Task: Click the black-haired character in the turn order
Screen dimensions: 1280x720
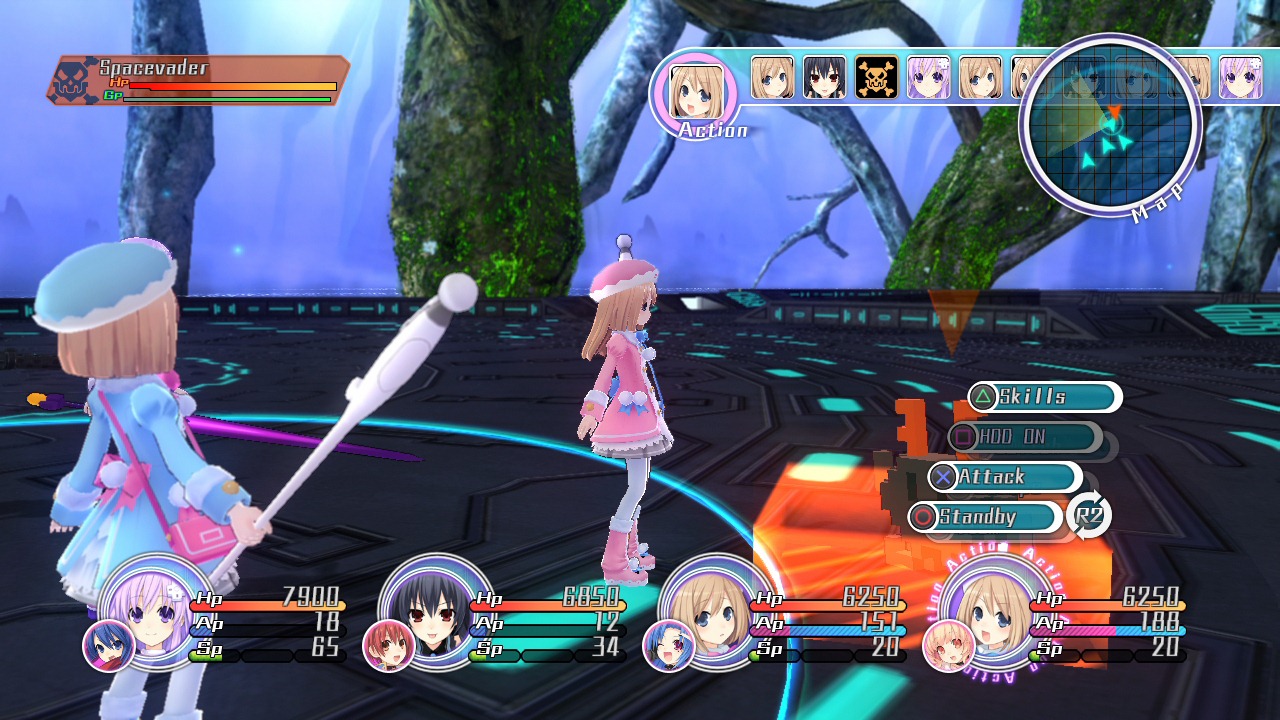Action: click(x=824, y=77)
